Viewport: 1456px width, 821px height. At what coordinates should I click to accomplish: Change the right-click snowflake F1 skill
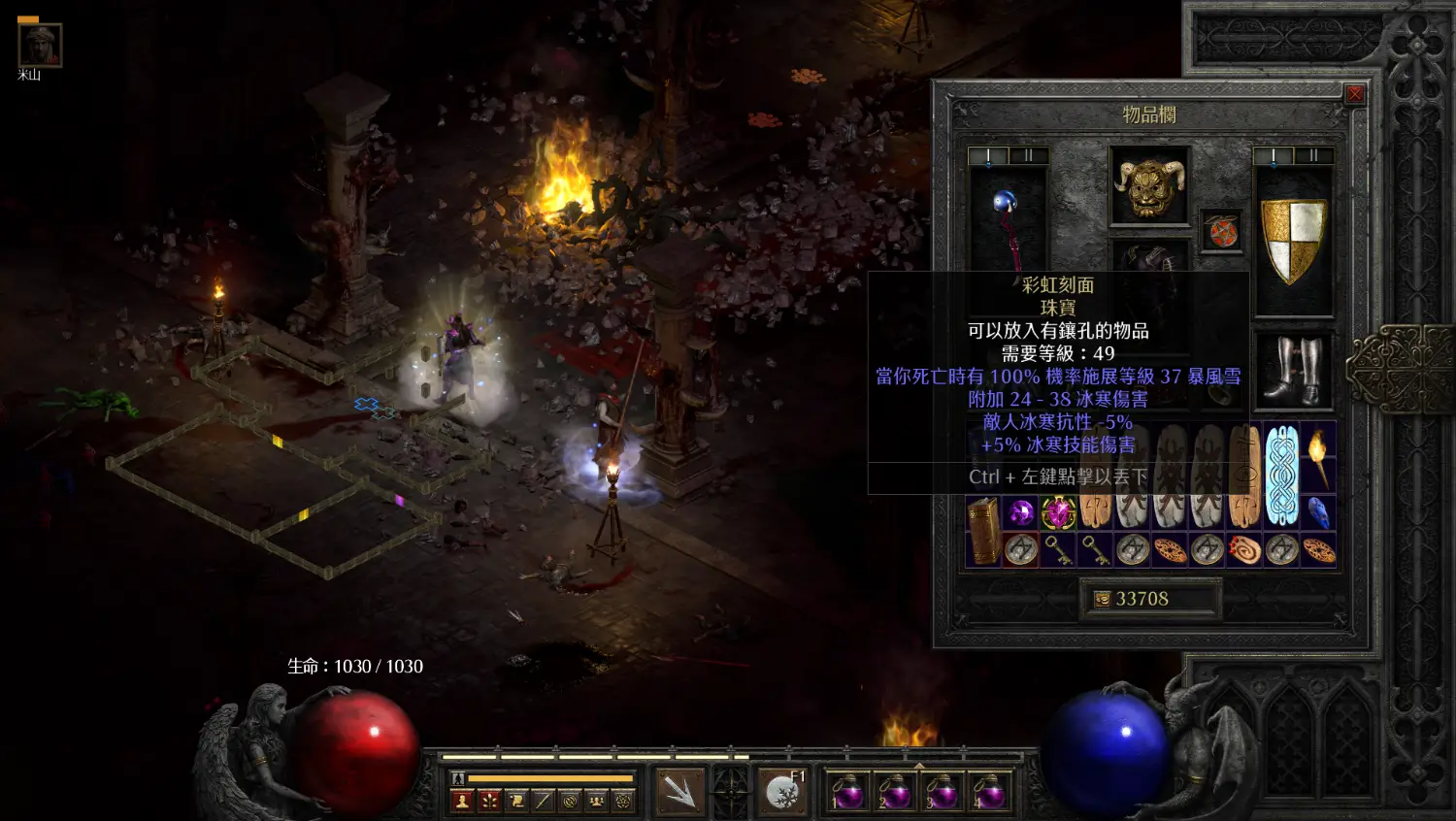click(x=782, y=791)
